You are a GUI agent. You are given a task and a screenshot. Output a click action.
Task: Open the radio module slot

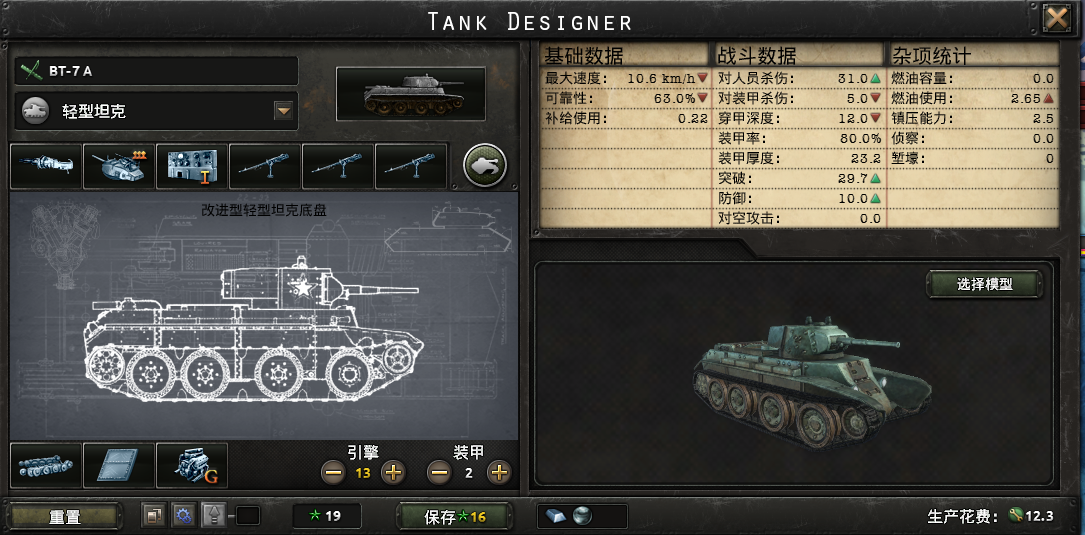[x=192, y=166]
